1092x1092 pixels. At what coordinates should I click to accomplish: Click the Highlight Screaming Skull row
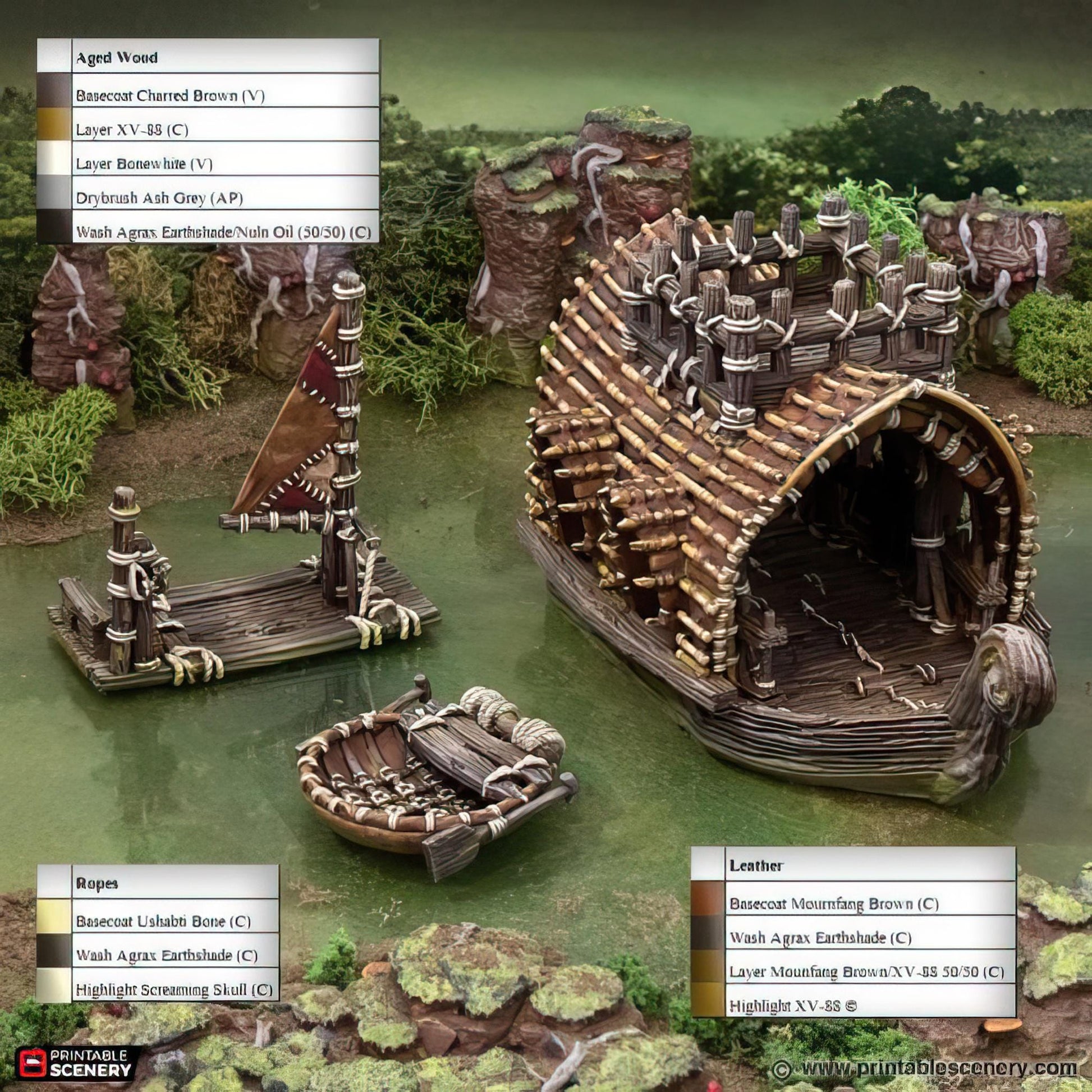(174, 989)
